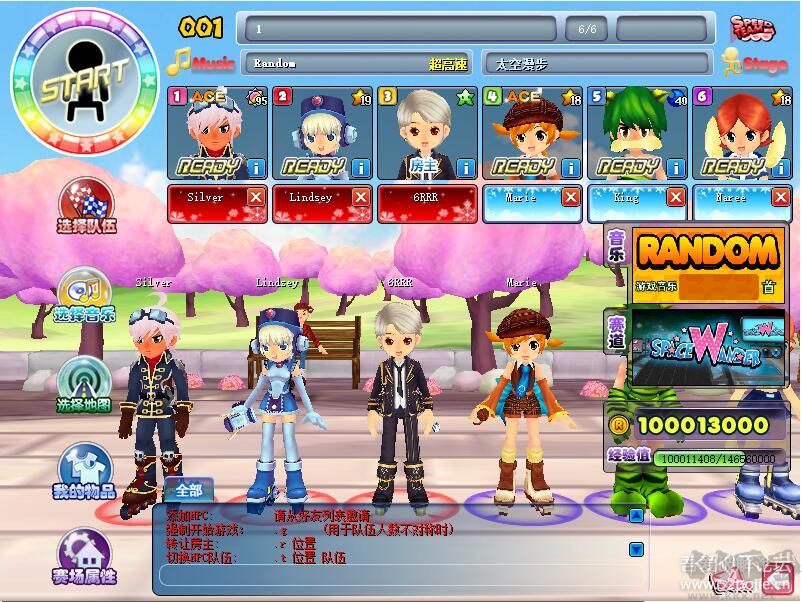
Task: Open the 选择地图 map selection
Action: 85,385
